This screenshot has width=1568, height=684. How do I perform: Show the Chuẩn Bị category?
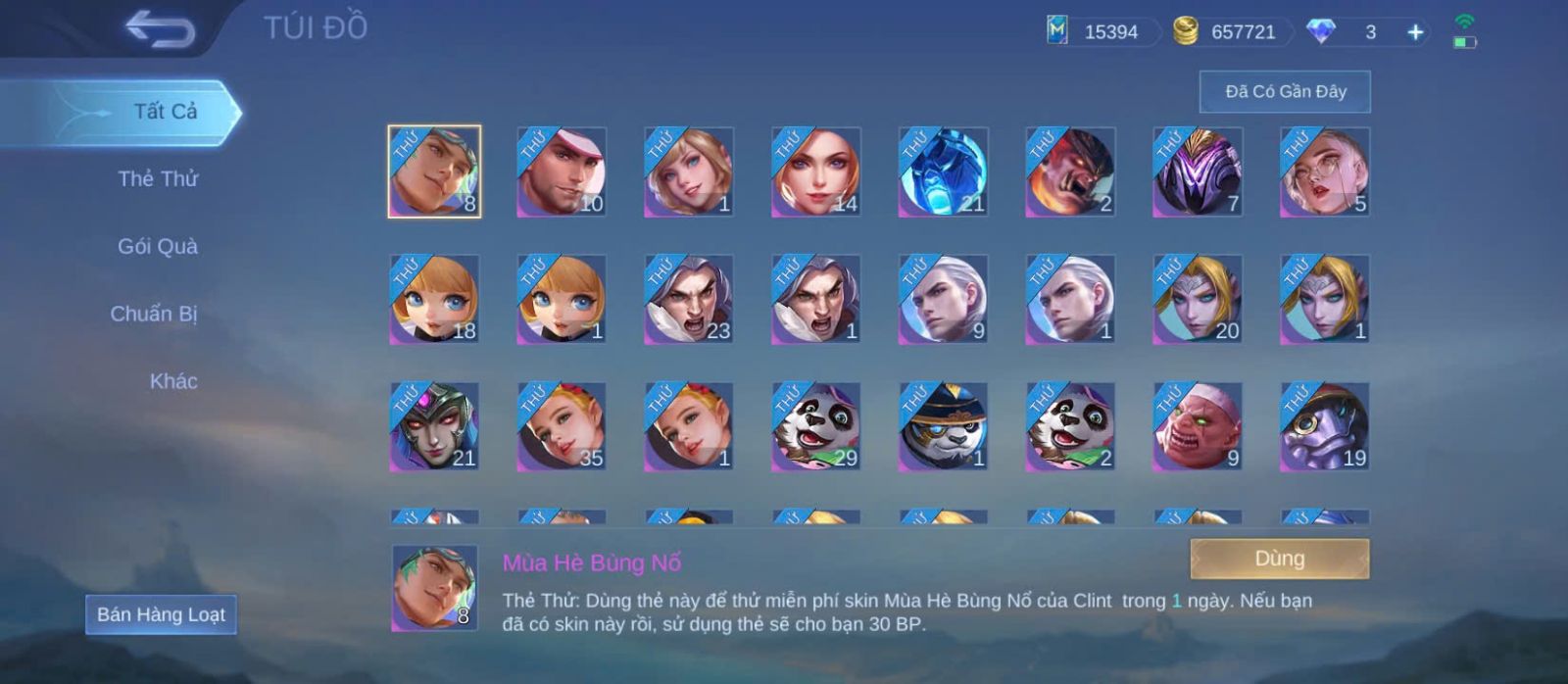(154, 315)
